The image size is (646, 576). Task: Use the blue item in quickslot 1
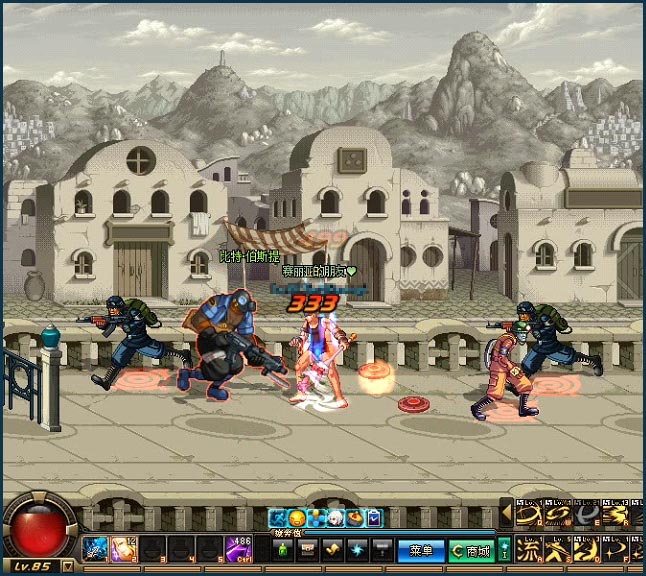(x=96, y=549)
